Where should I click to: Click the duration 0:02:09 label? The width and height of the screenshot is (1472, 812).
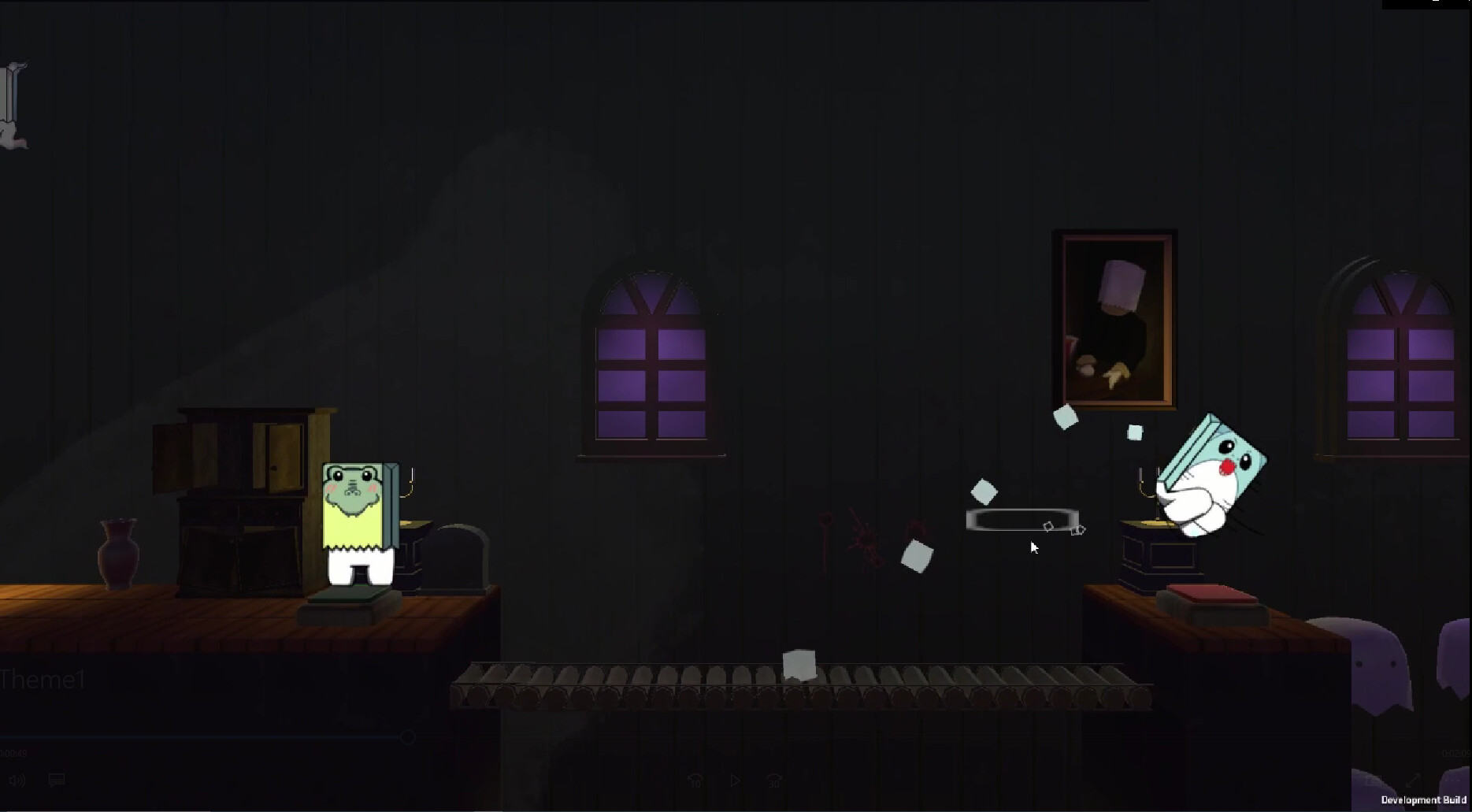(1455, 753)
